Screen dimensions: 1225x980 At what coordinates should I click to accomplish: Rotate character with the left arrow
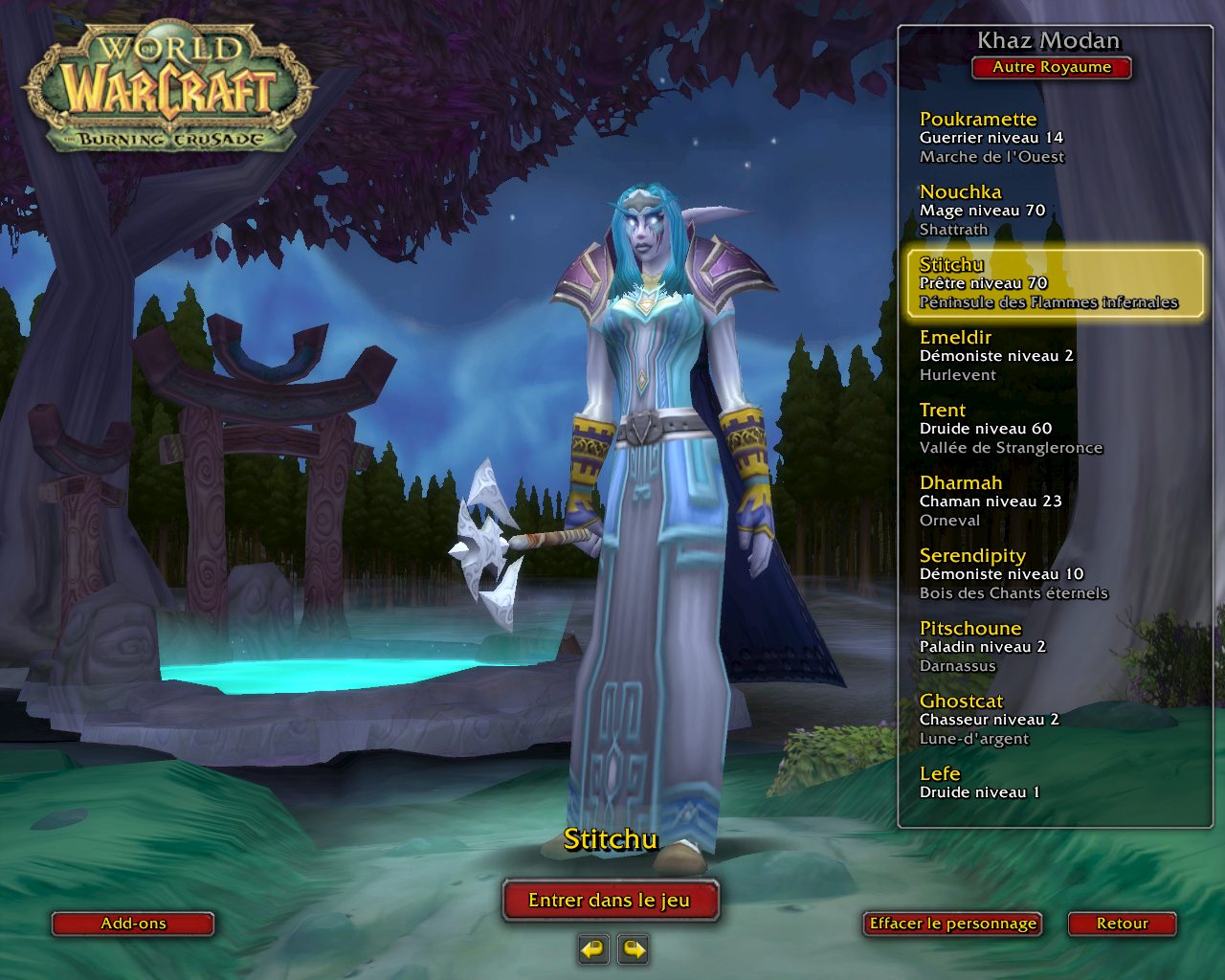pos(593,949)
